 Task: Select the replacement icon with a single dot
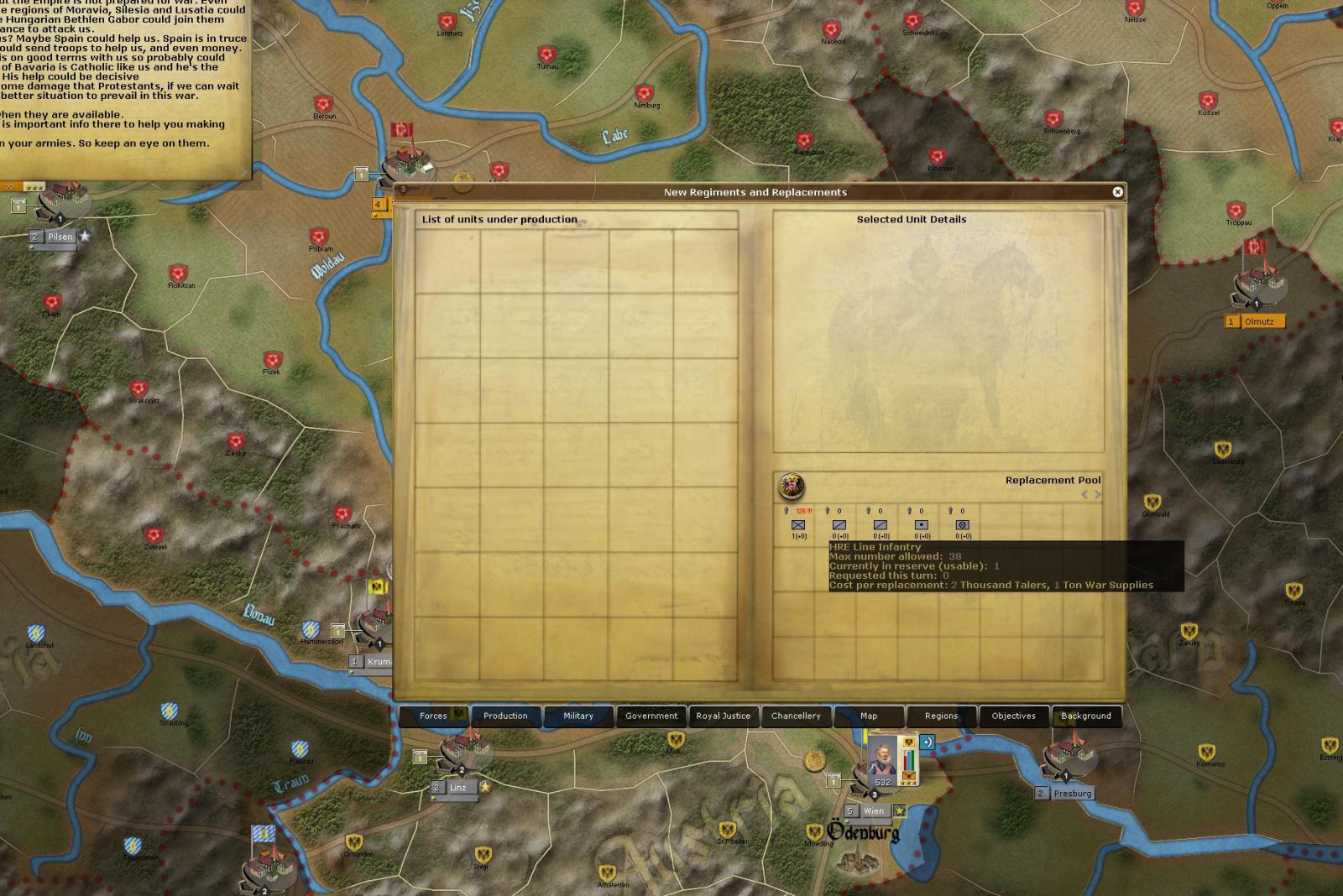tap(922, 525)
